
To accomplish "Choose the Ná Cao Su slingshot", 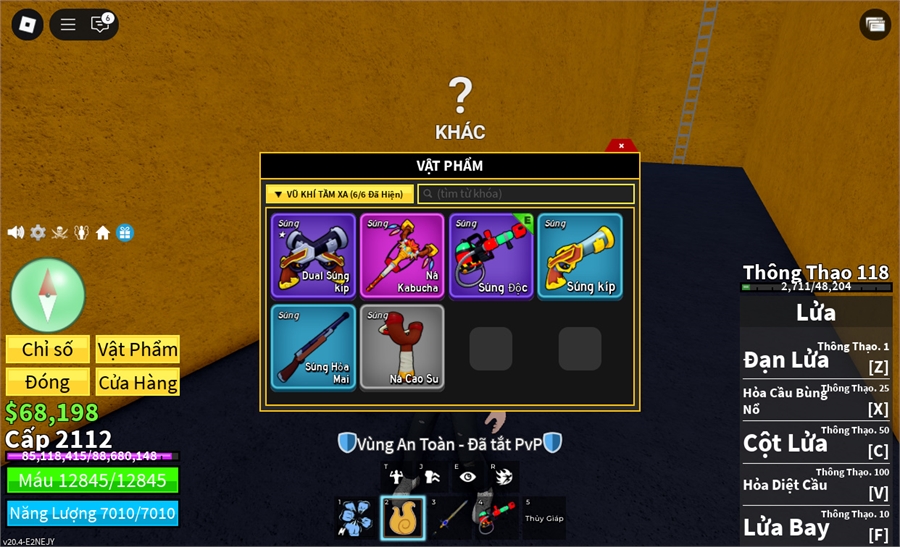I will pos(402,347).
